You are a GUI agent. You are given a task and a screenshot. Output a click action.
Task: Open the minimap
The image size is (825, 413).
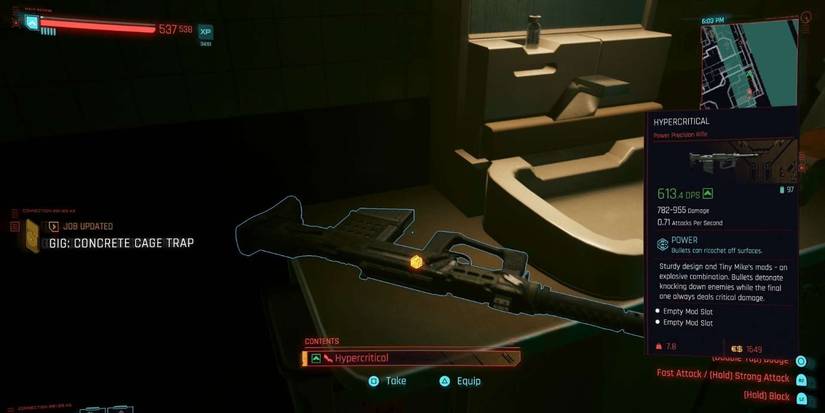pyautogui.click(x=750, y=60)
